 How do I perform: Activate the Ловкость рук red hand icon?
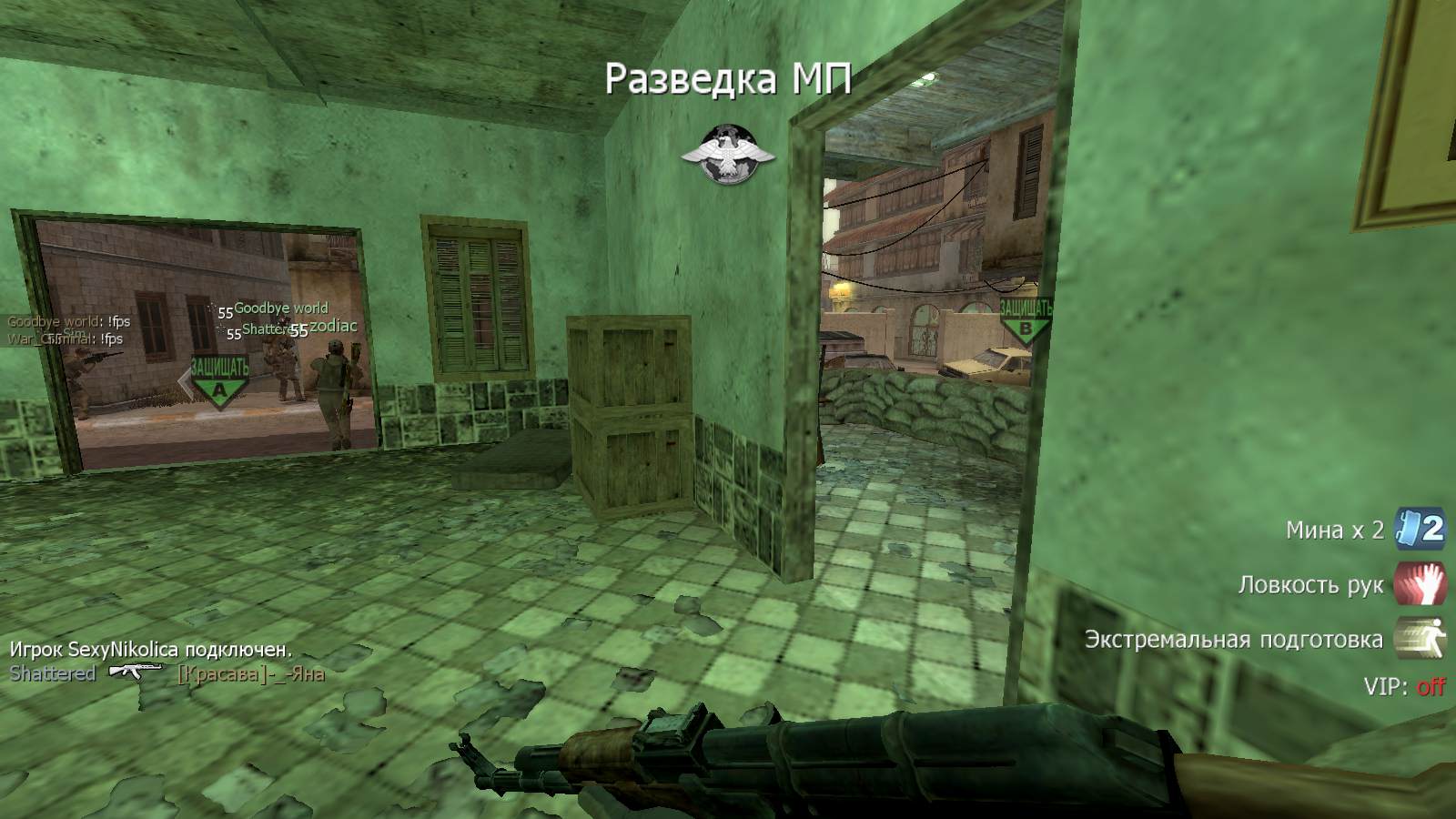pos(1420,583)
